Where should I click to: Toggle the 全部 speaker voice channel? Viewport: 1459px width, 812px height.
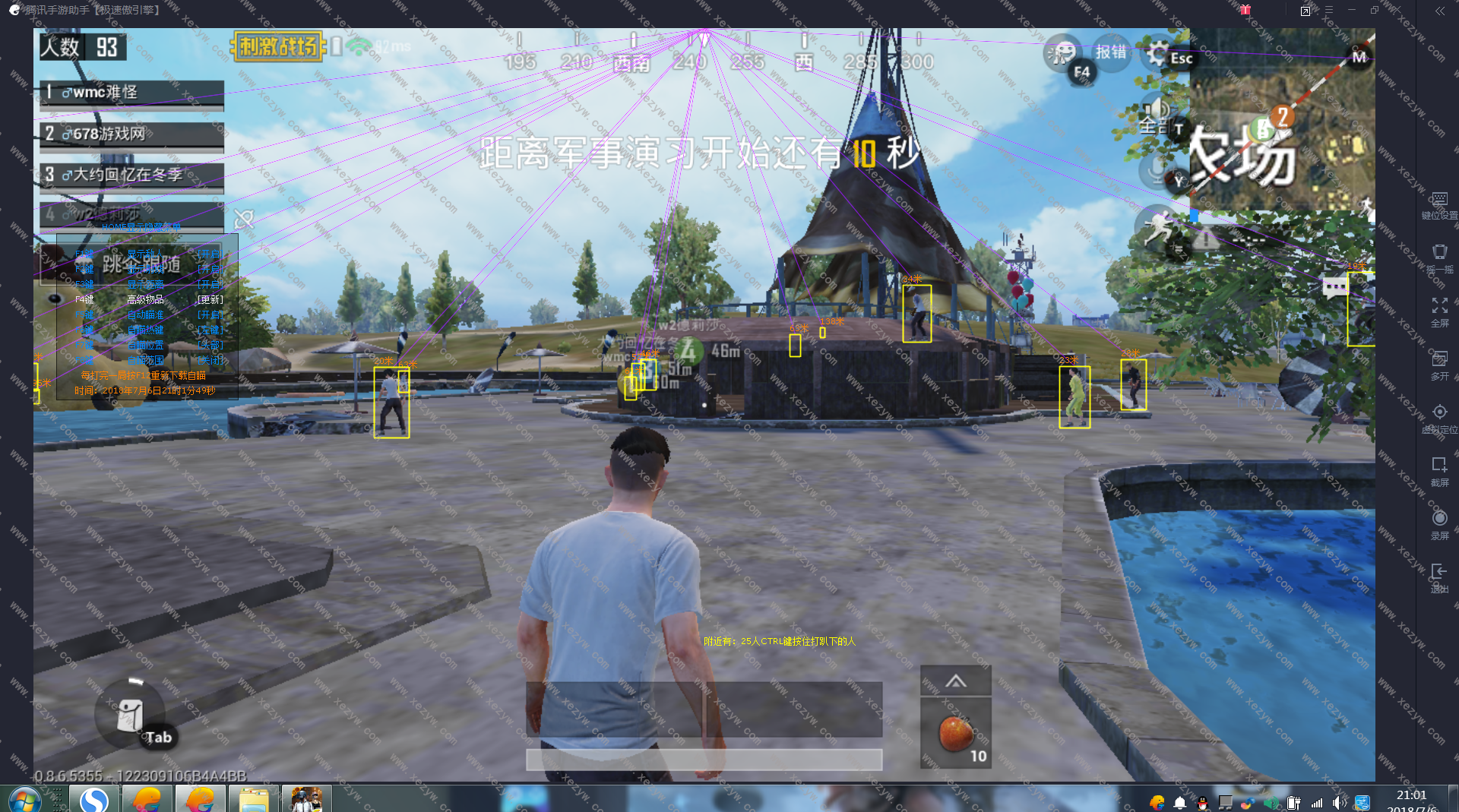1155,114
